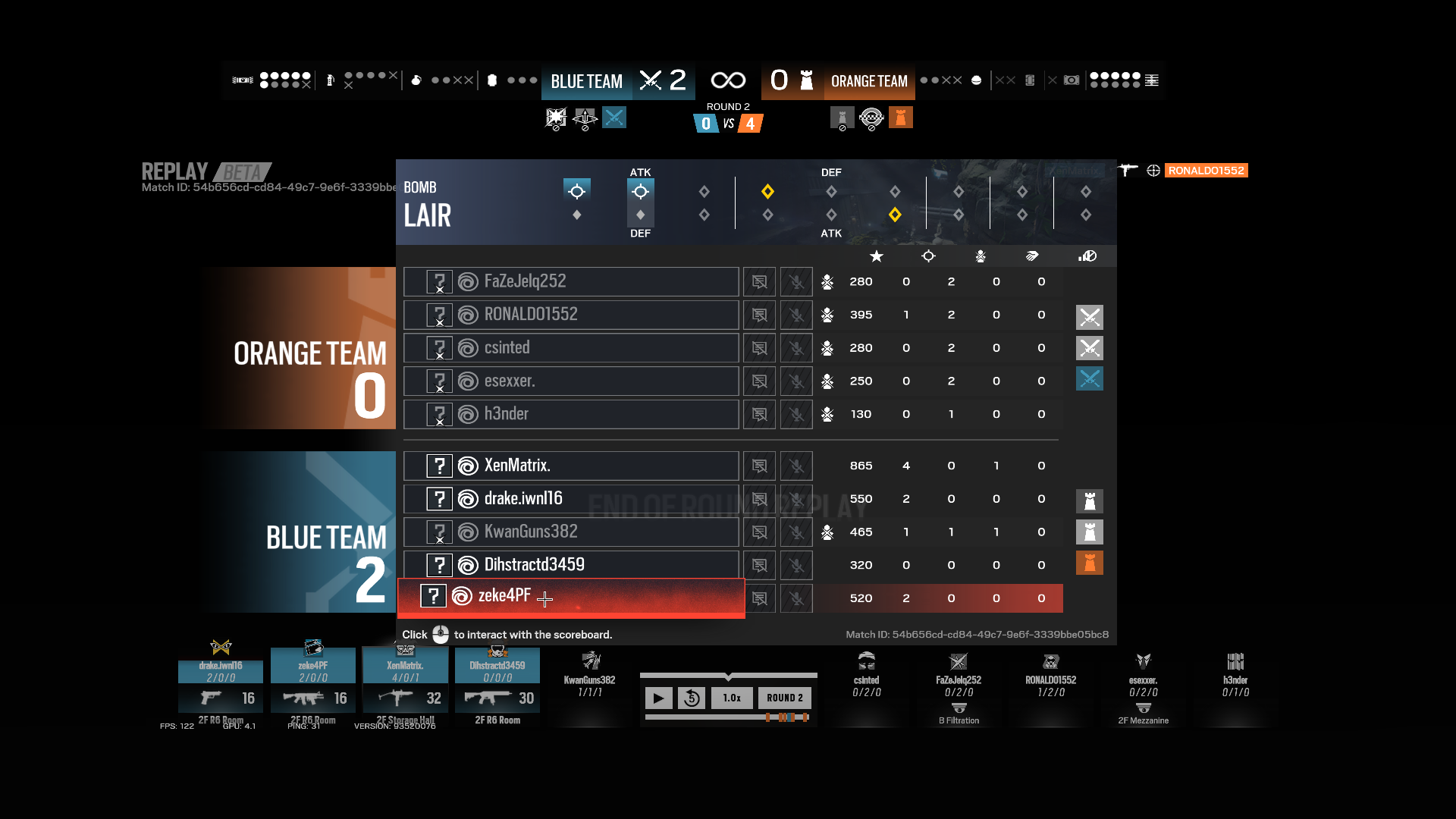Viewport: 1456px width, 819px height.
Task: Open the ROUND 2 selector
Action: pyautogui.click(x=785, y=698)
